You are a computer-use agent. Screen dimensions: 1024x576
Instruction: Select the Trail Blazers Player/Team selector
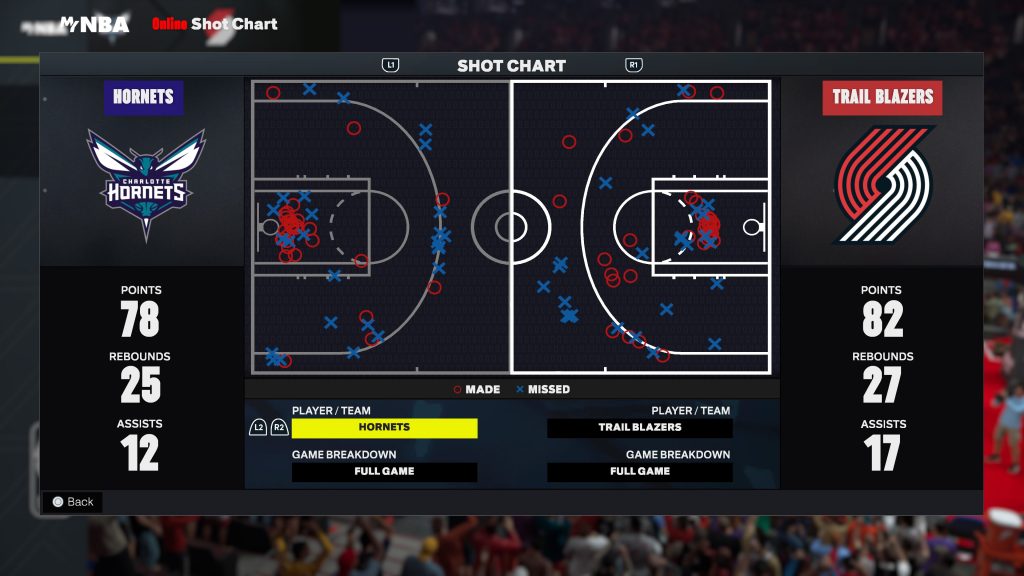640,428
